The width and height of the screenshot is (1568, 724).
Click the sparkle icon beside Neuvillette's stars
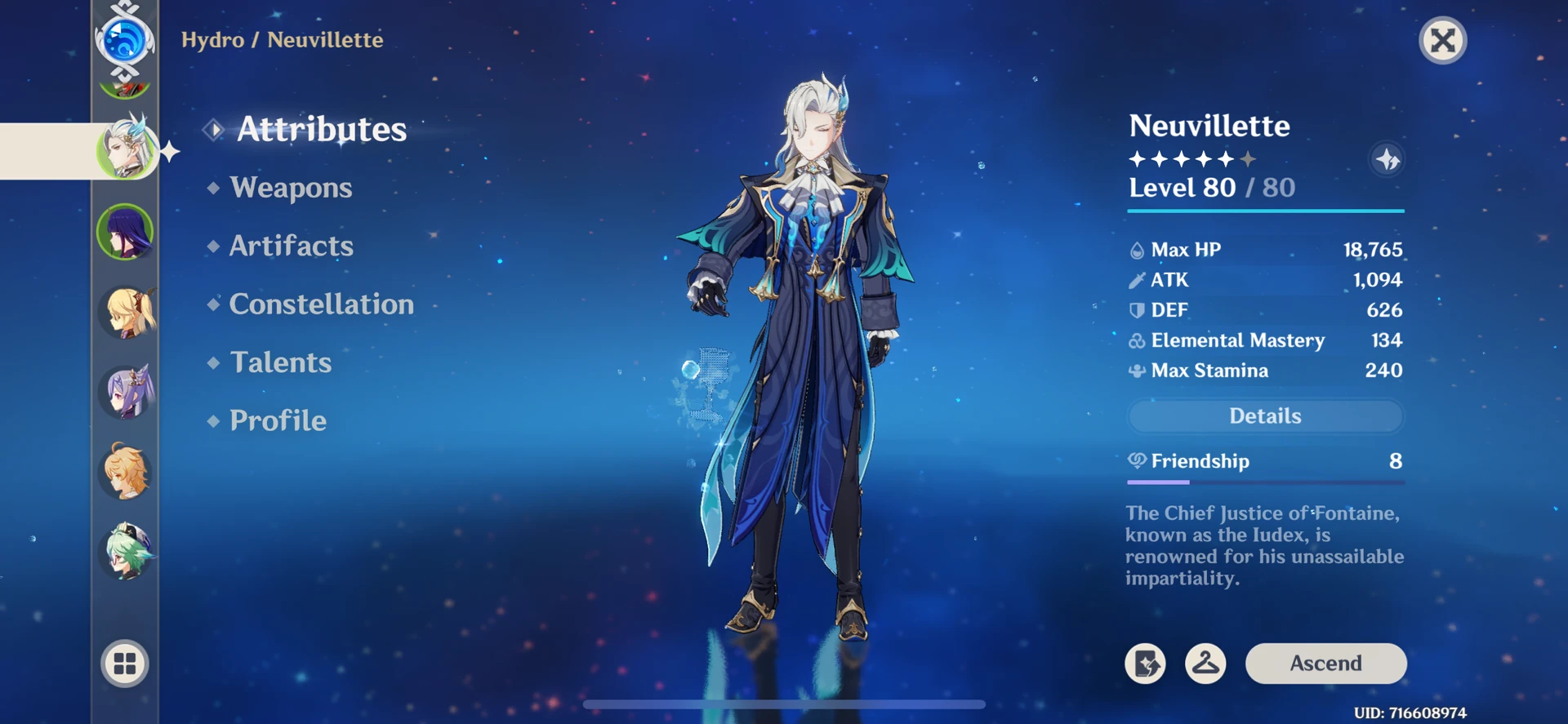coord(1386,161)
